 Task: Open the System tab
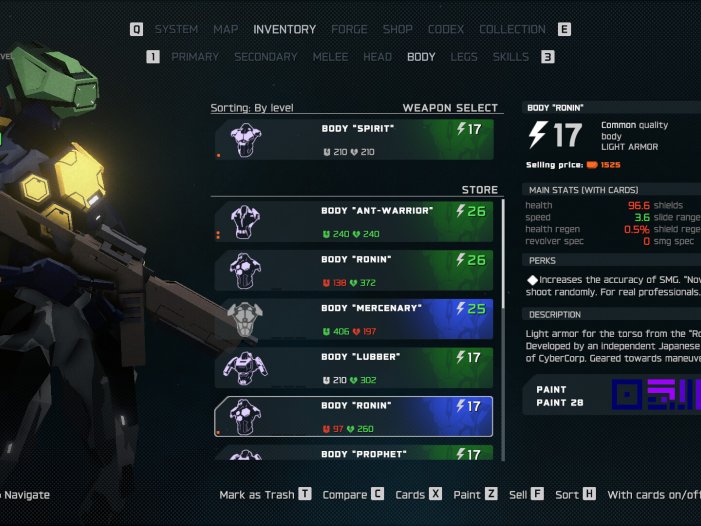click(x=176, y=30)
